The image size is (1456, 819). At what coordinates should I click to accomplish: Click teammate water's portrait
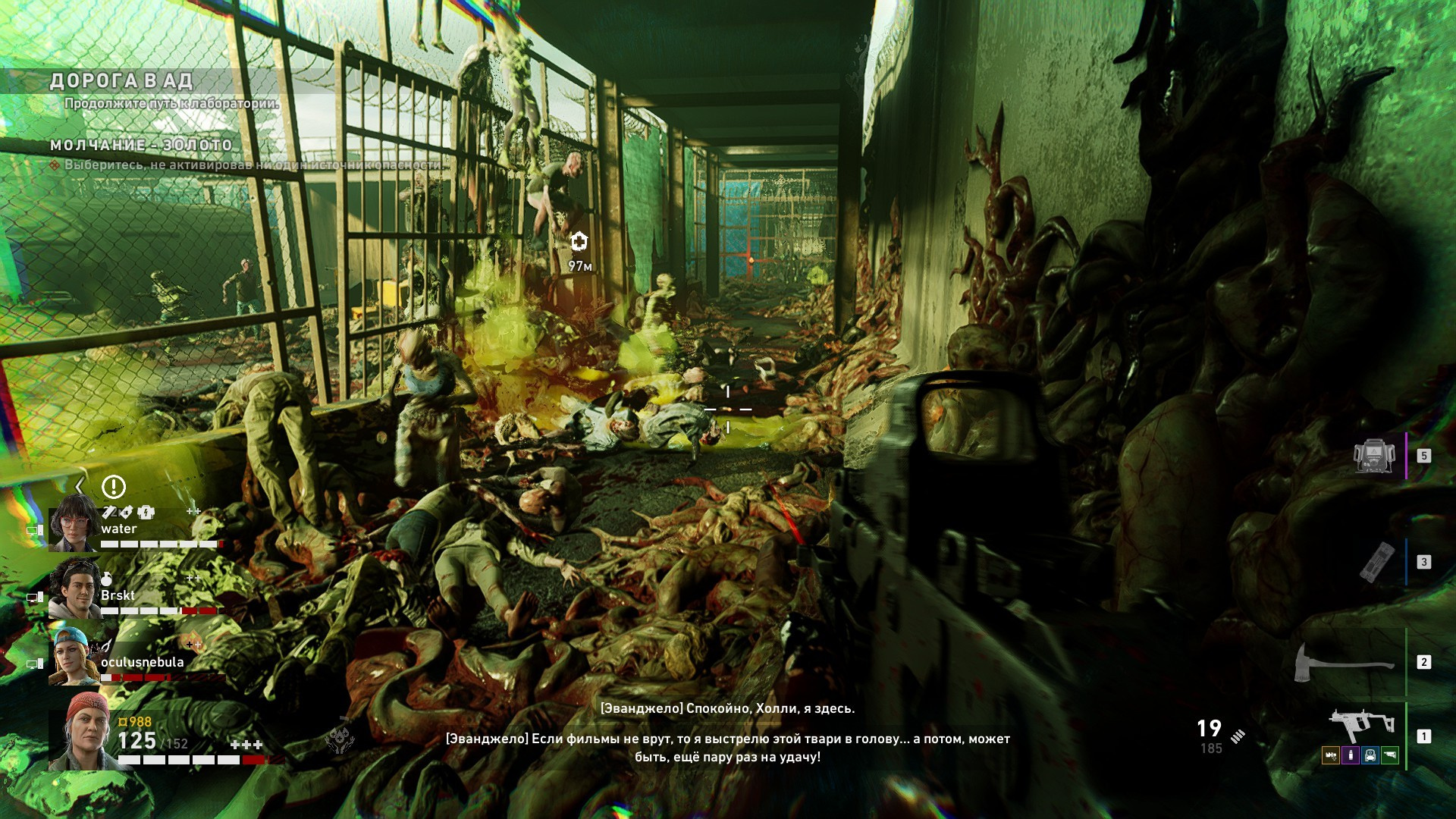point(74,523)
